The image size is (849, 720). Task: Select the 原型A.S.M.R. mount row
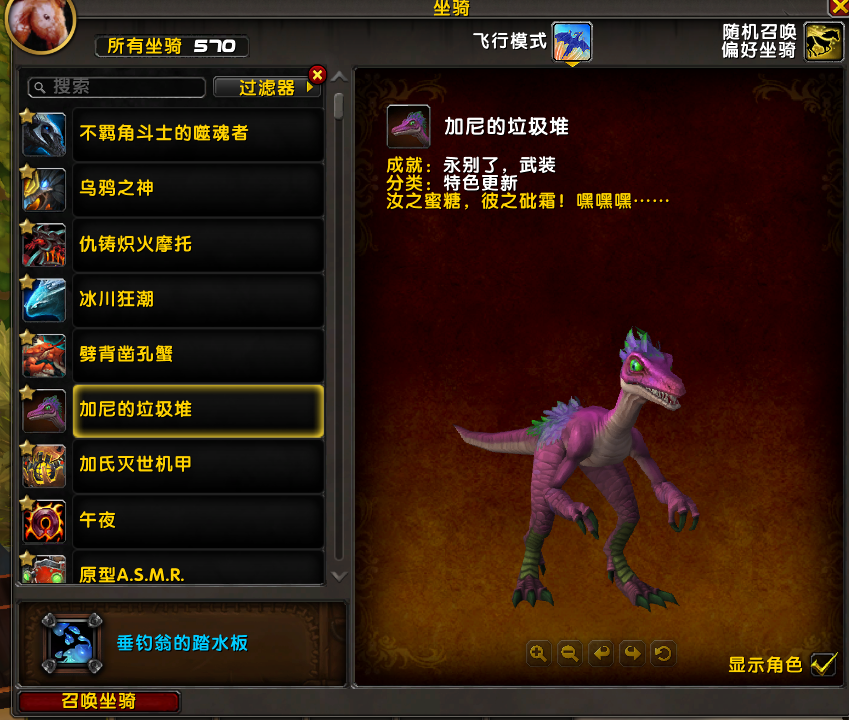pyautogui.click(x=198, y=572)
